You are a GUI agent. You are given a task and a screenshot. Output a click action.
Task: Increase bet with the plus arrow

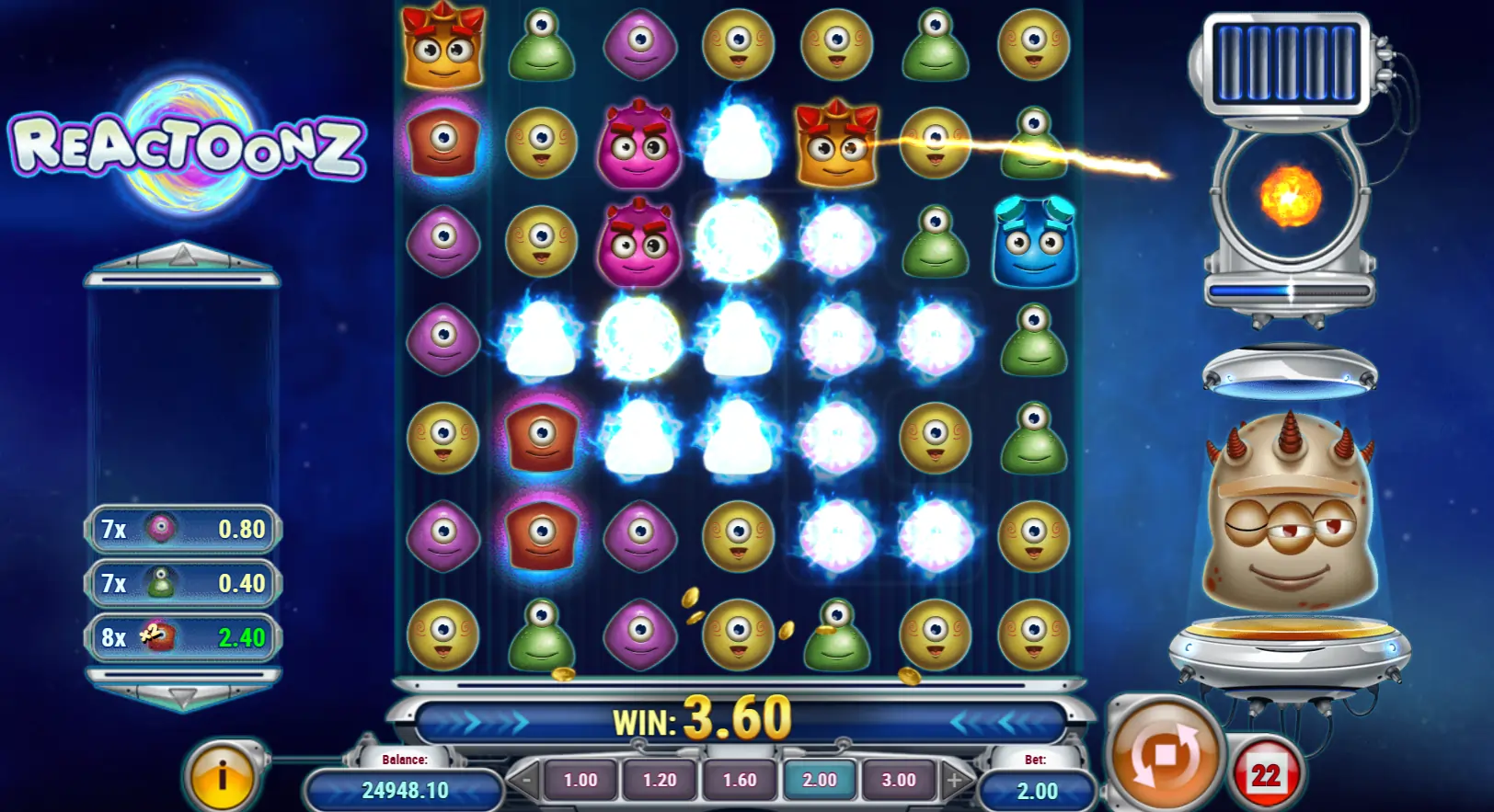pyautogui.click(x=955, y=782)
